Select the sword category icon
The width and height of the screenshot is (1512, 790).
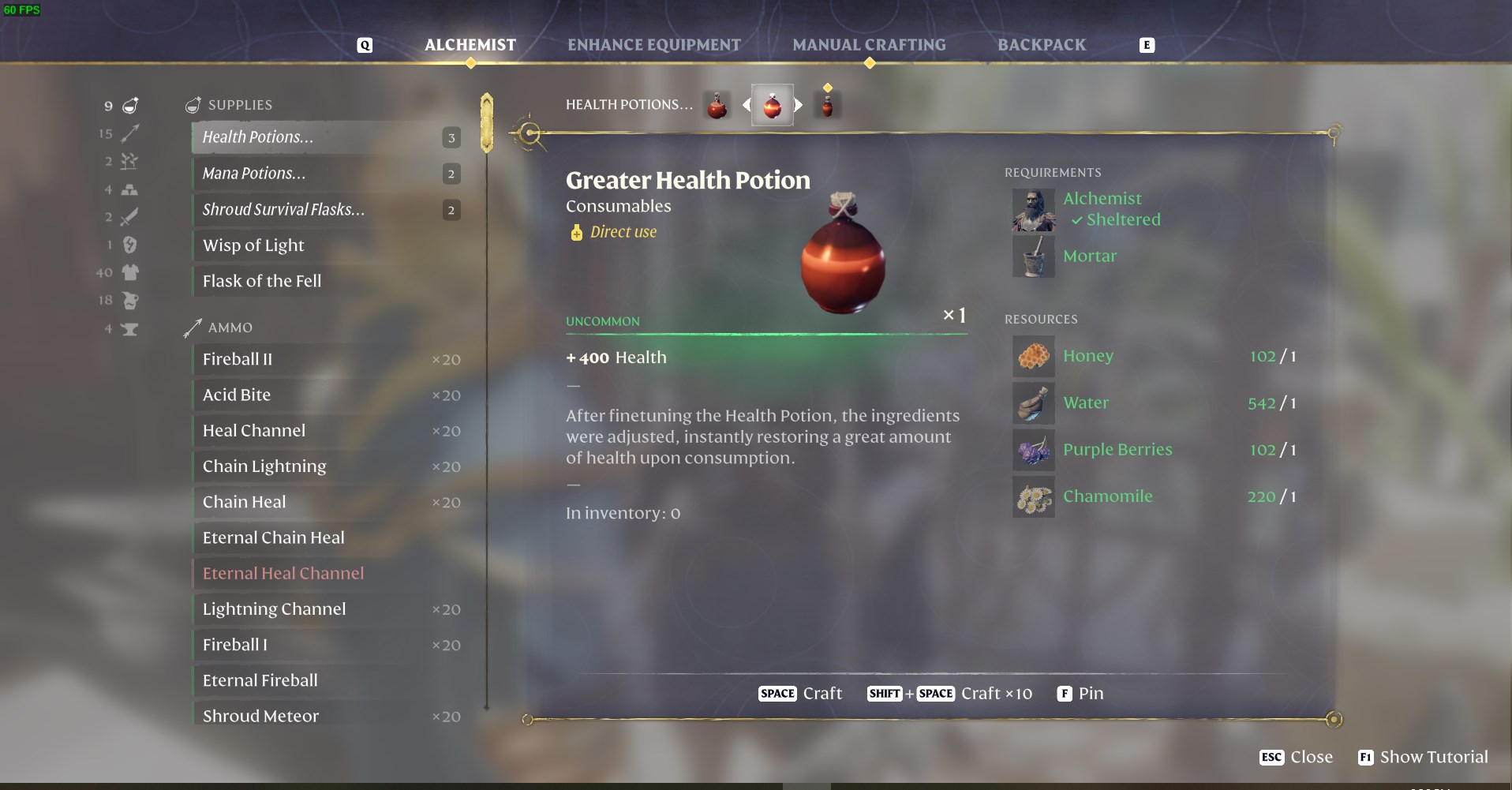click(129, 217)
